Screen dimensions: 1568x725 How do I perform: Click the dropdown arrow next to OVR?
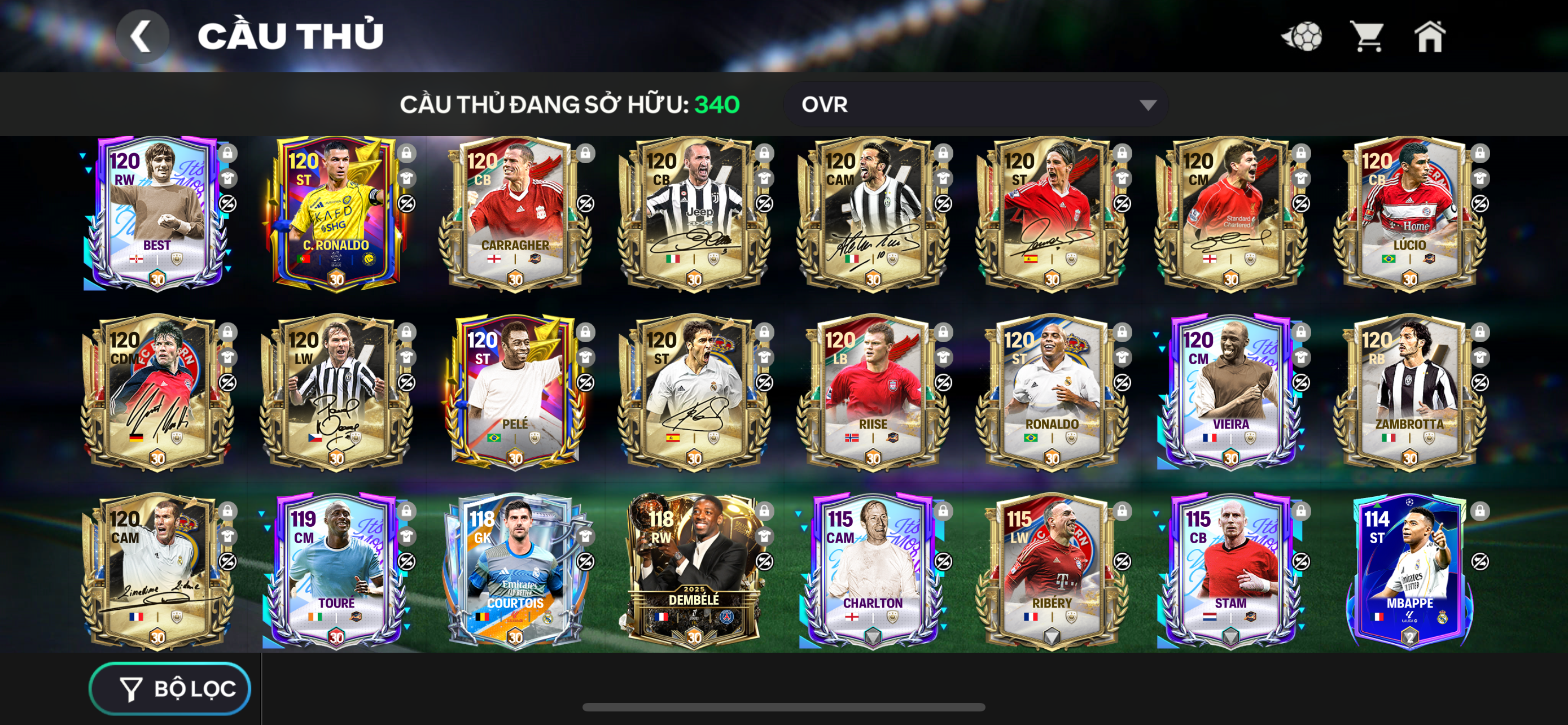coord(1147,104)
